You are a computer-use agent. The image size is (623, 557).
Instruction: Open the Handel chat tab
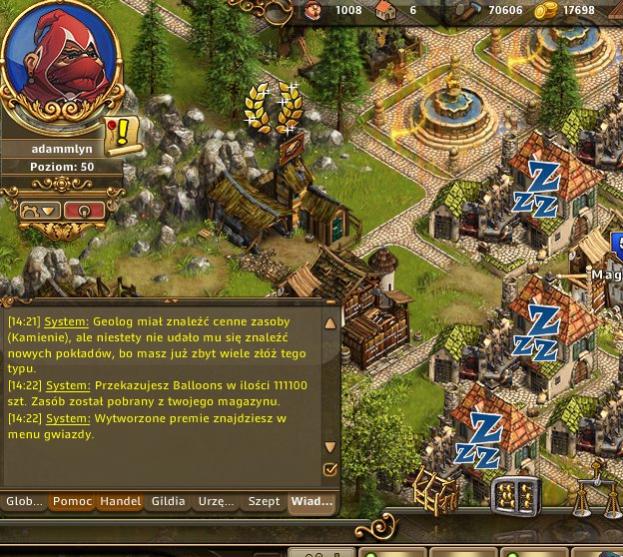point(119,501)
